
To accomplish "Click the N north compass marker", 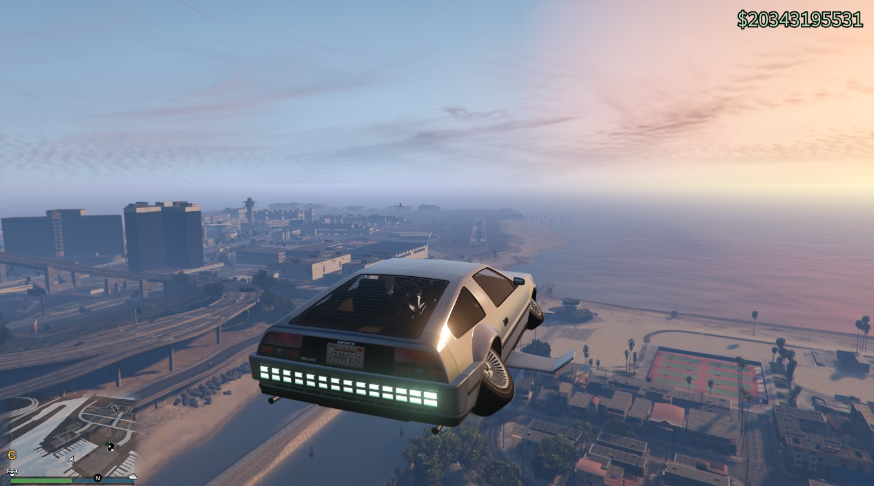I will pyautogui.click(x=98, y=478).
